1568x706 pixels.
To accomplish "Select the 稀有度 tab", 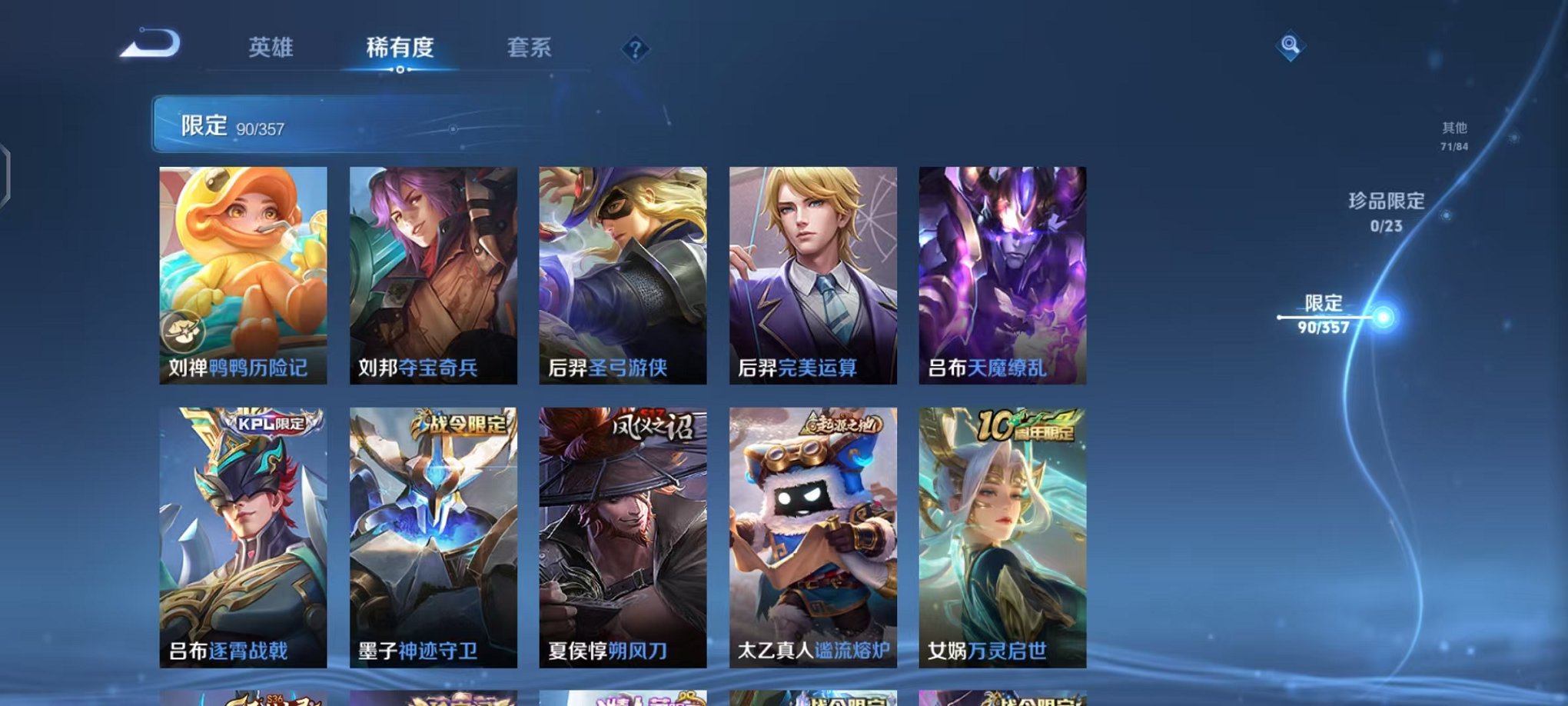I will pos(400,48).
